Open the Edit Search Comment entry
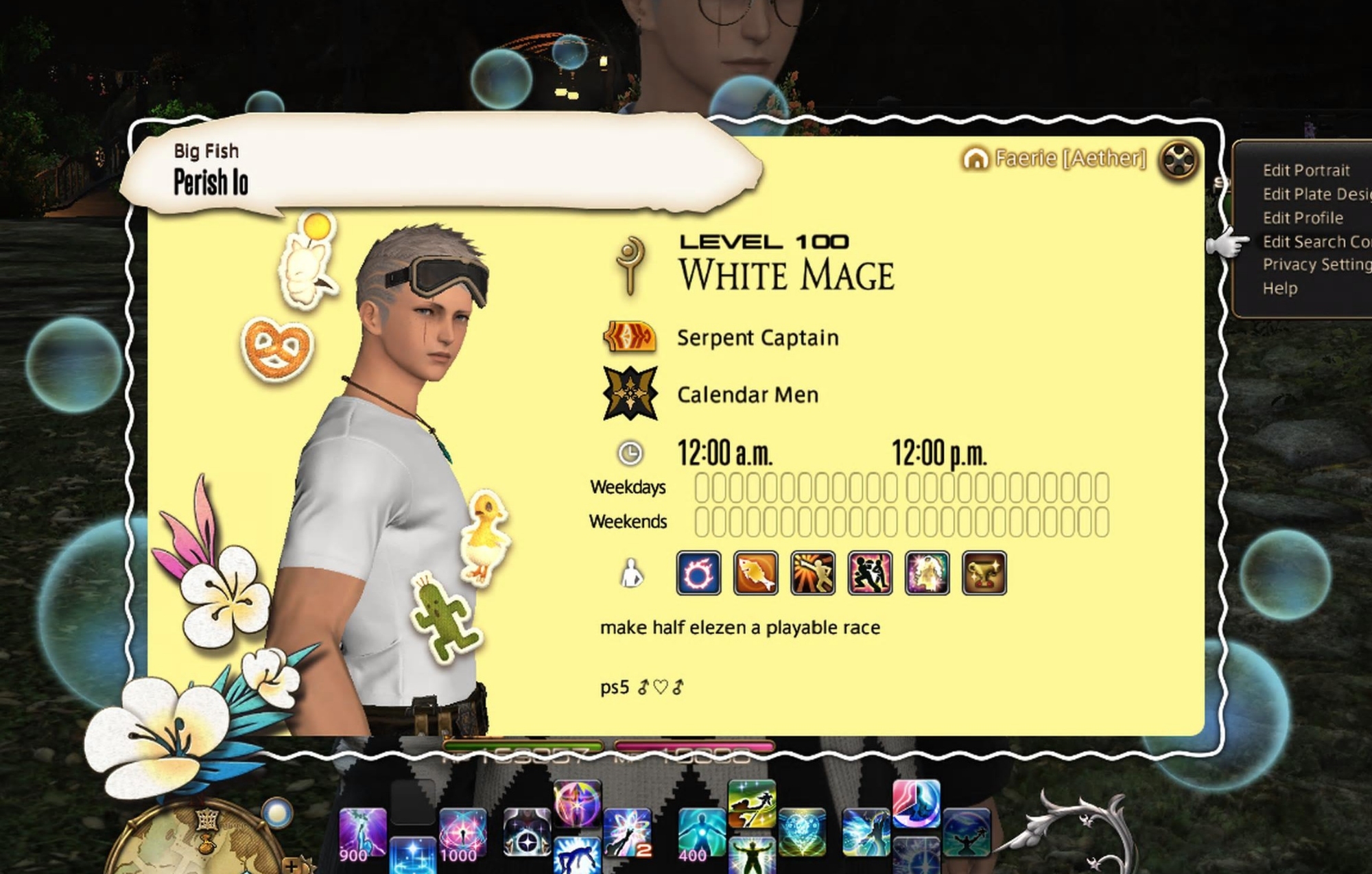This screenshot has height=874, width=1372. (1316, 241)
